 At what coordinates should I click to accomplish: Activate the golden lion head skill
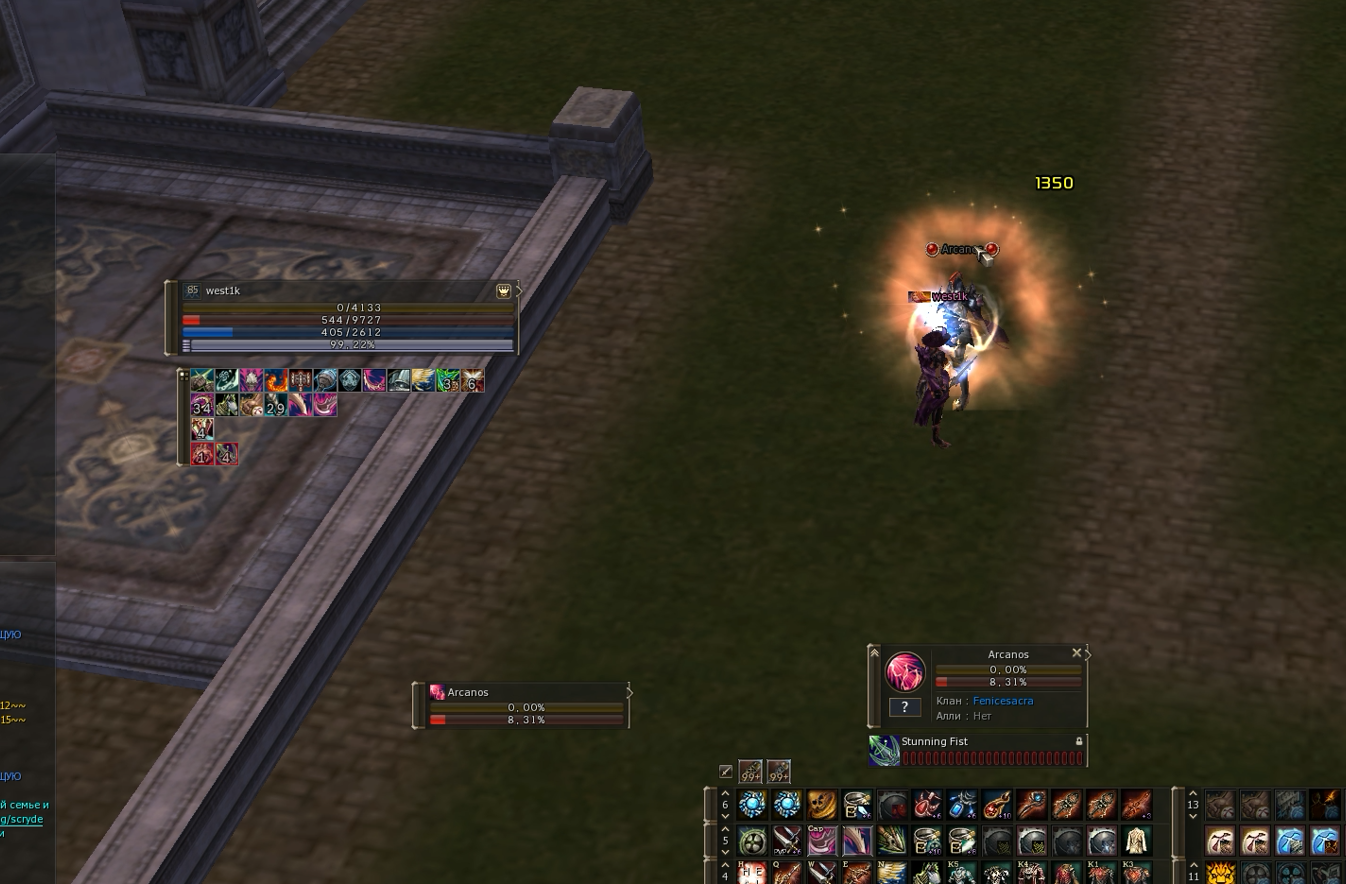point(1220,874)
